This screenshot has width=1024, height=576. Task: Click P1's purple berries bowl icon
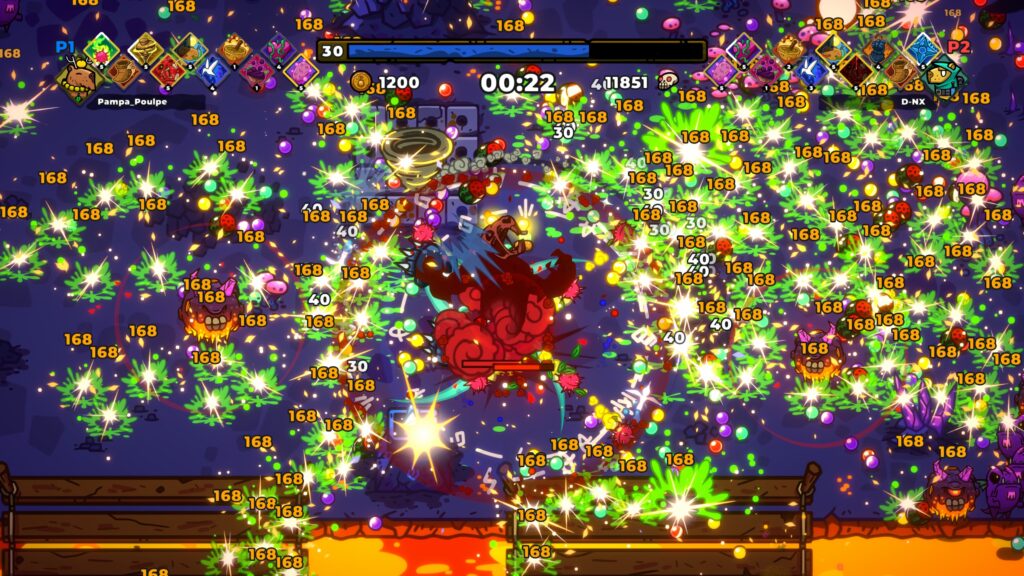(257, 70)
